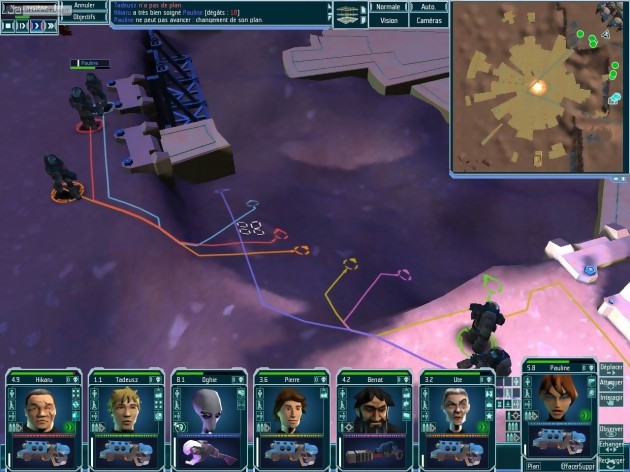Open the Caméras menu

click(428, 19)
